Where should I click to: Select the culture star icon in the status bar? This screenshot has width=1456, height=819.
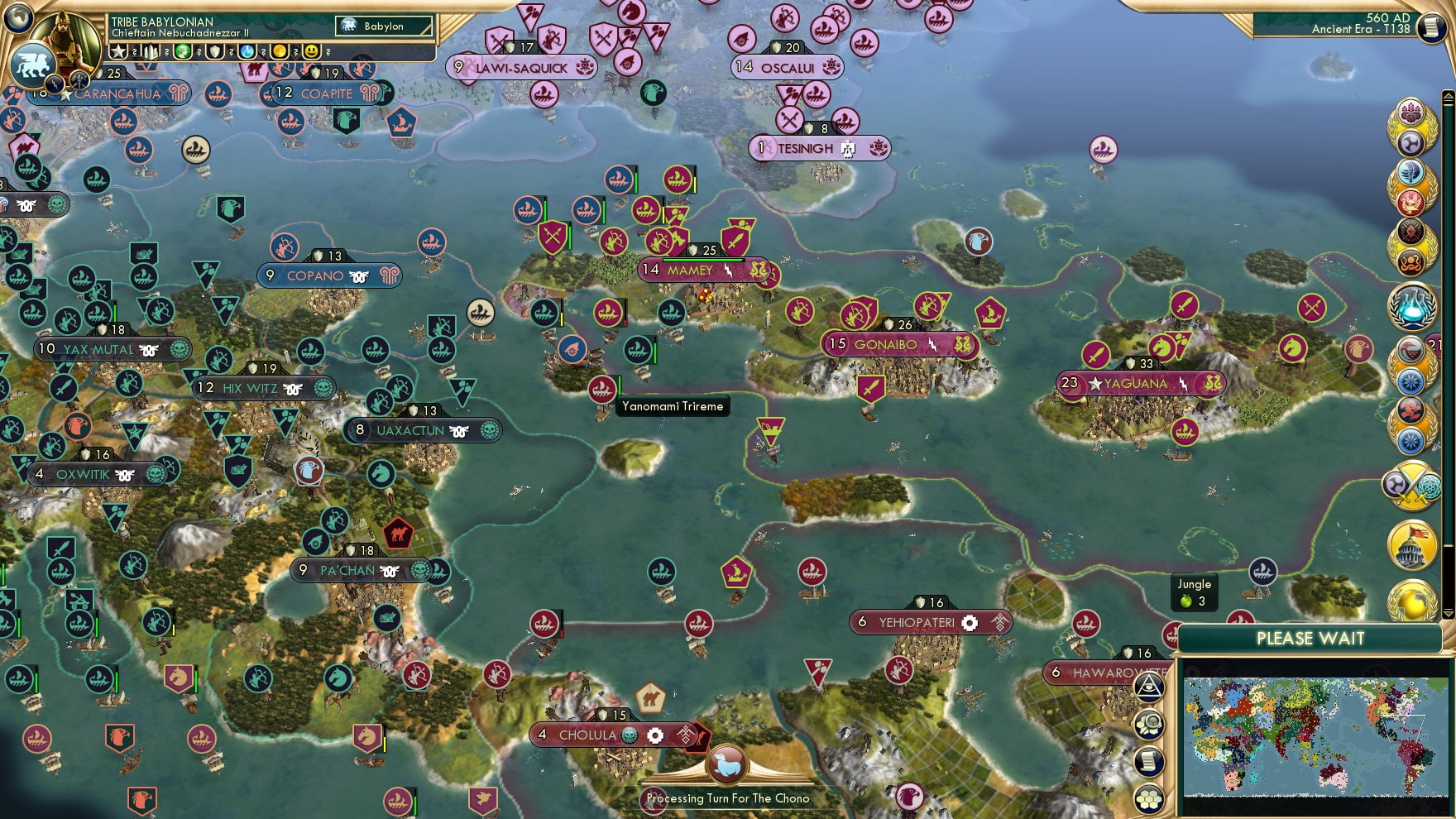coord(118,51)
